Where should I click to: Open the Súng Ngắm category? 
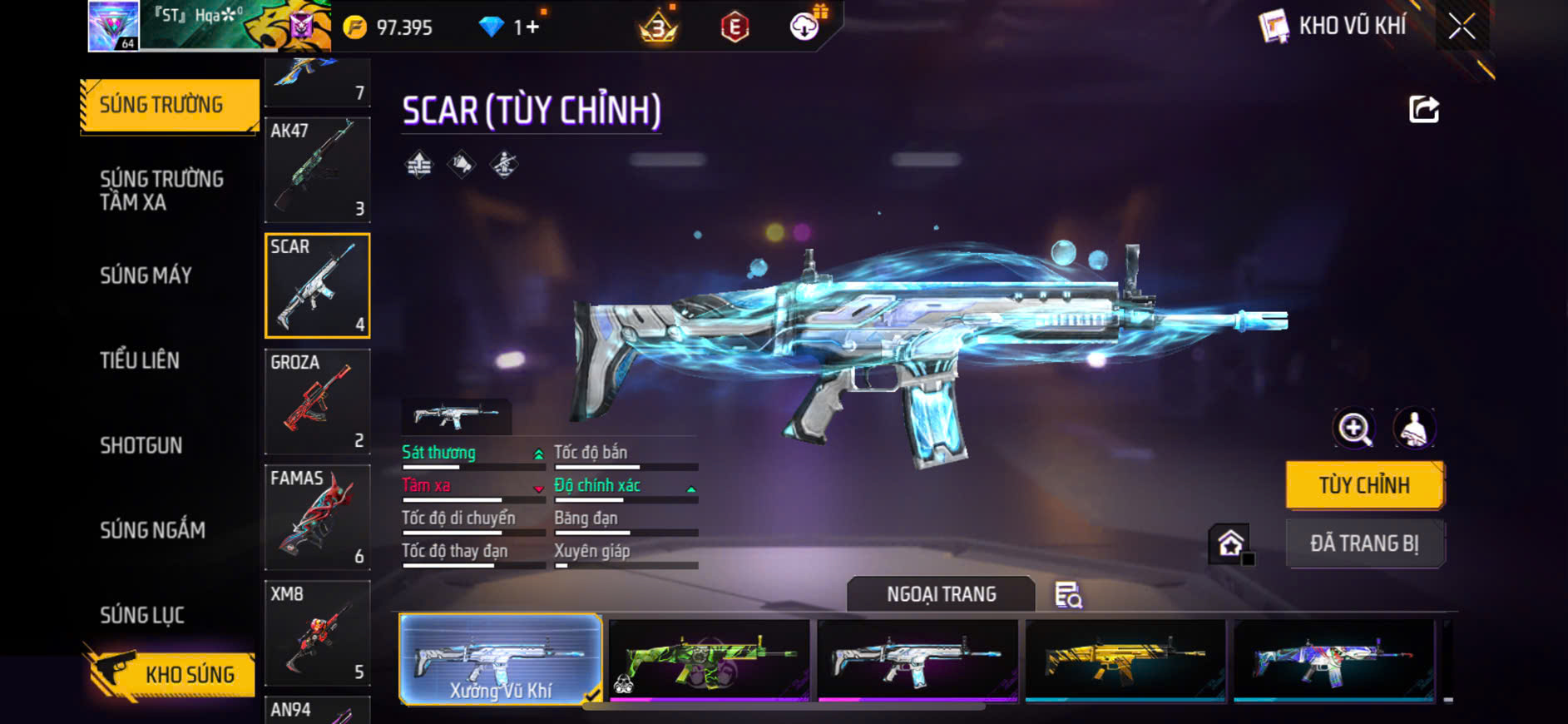pos(152,530)
